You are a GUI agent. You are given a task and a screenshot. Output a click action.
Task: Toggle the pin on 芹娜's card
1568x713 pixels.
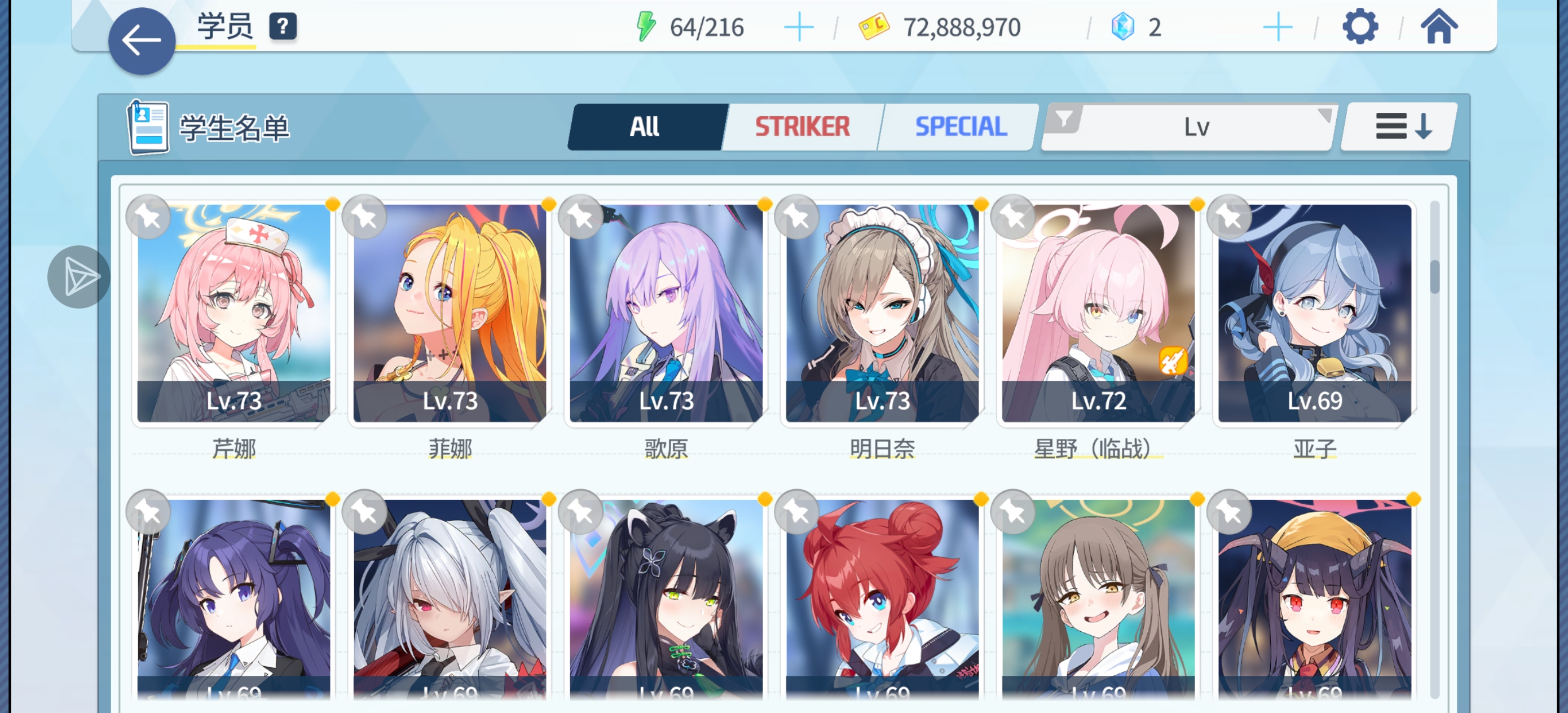(148, 217)
